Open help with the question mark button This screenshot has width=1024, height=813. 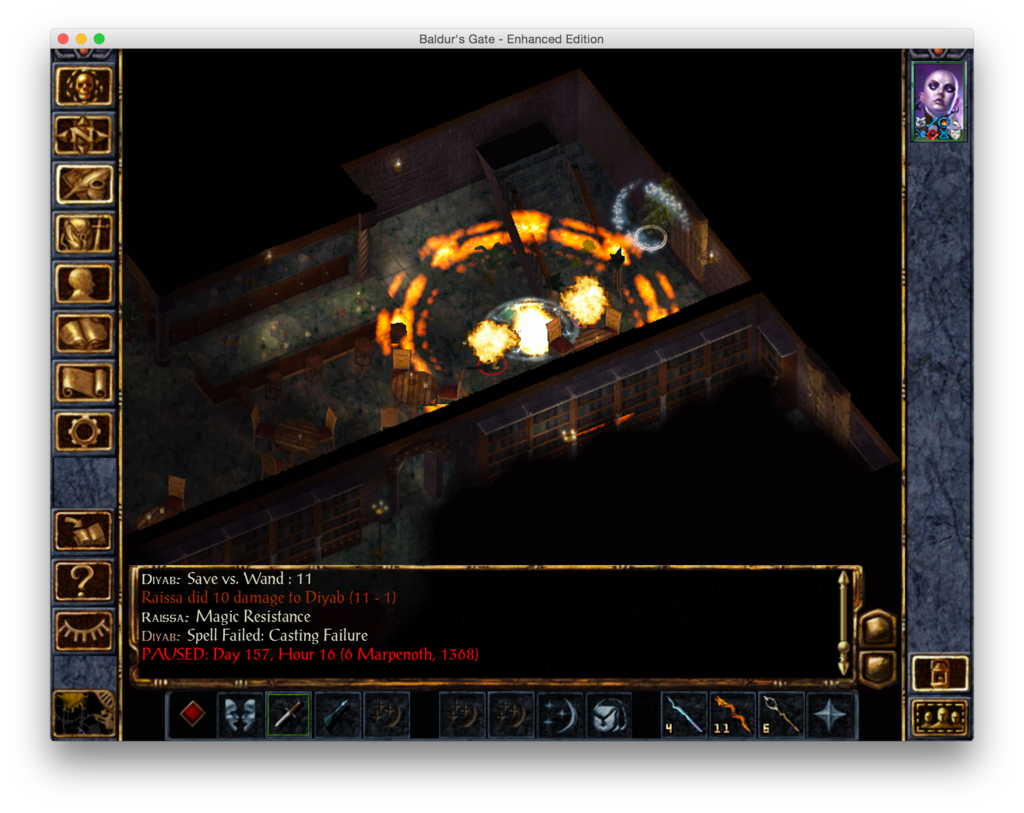click(84, 580)
